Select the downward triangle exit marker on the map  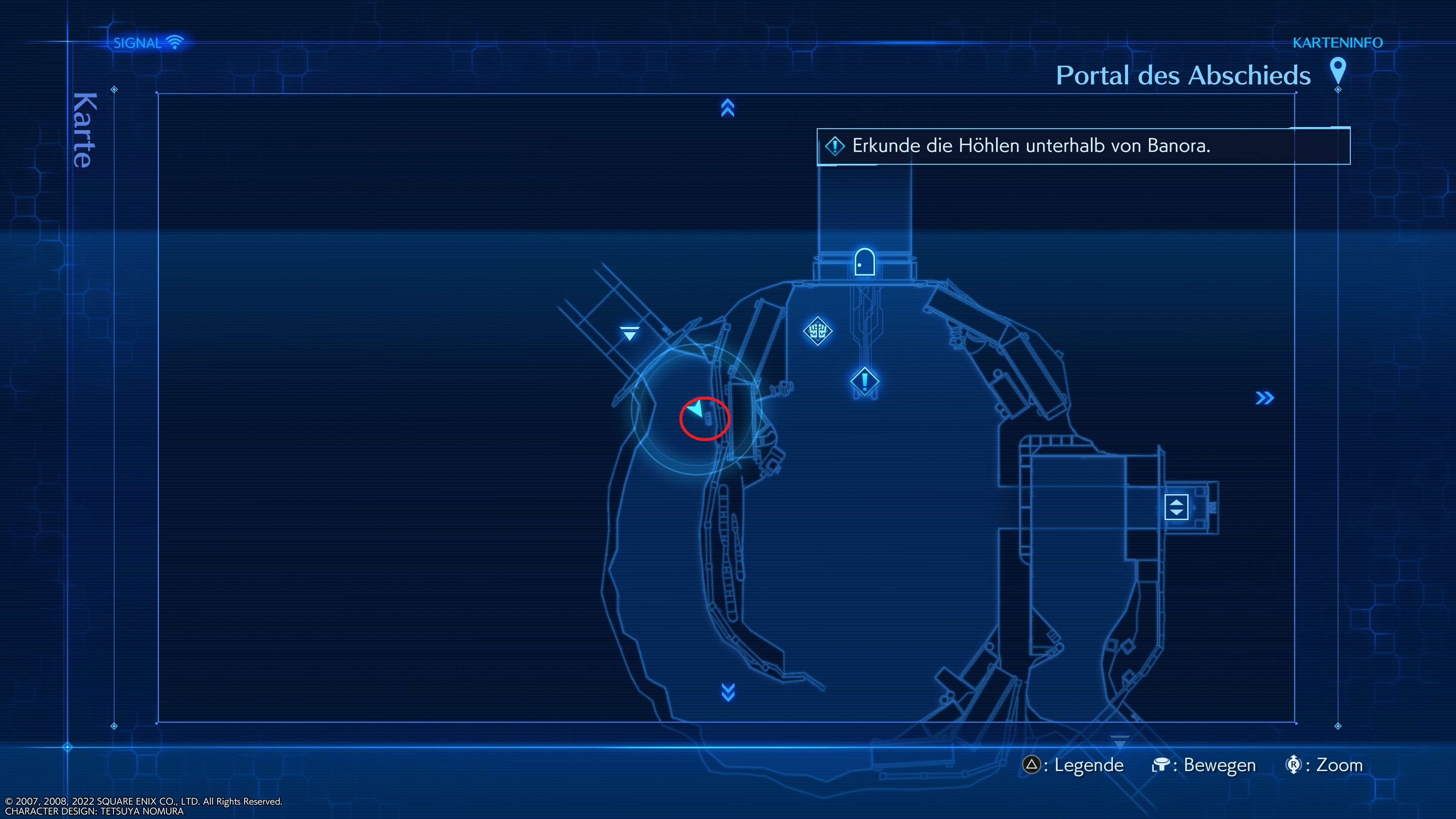point(629,334)
